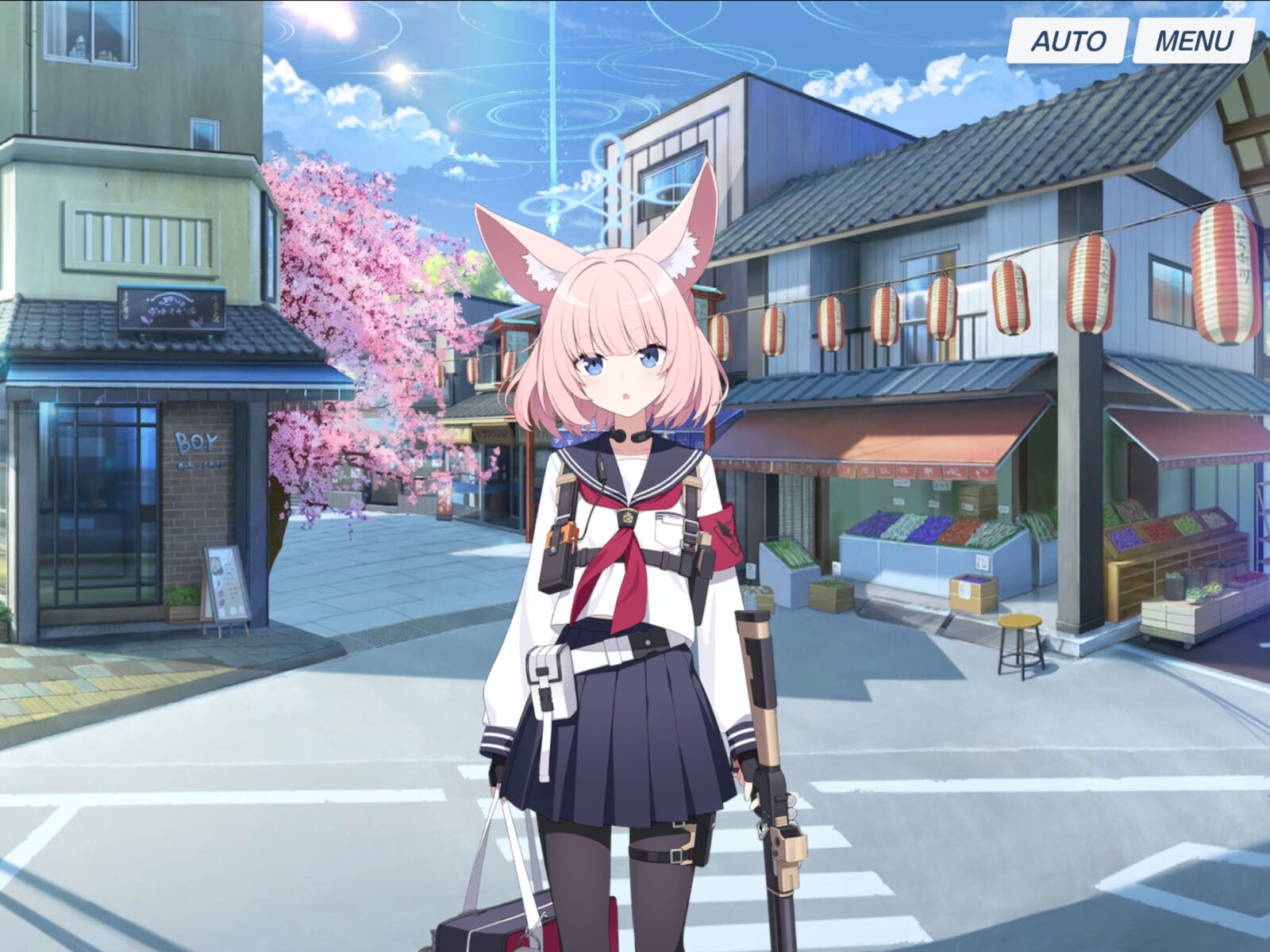
Task: Click the white pouch on her skirt
Action: coord(548,682)
